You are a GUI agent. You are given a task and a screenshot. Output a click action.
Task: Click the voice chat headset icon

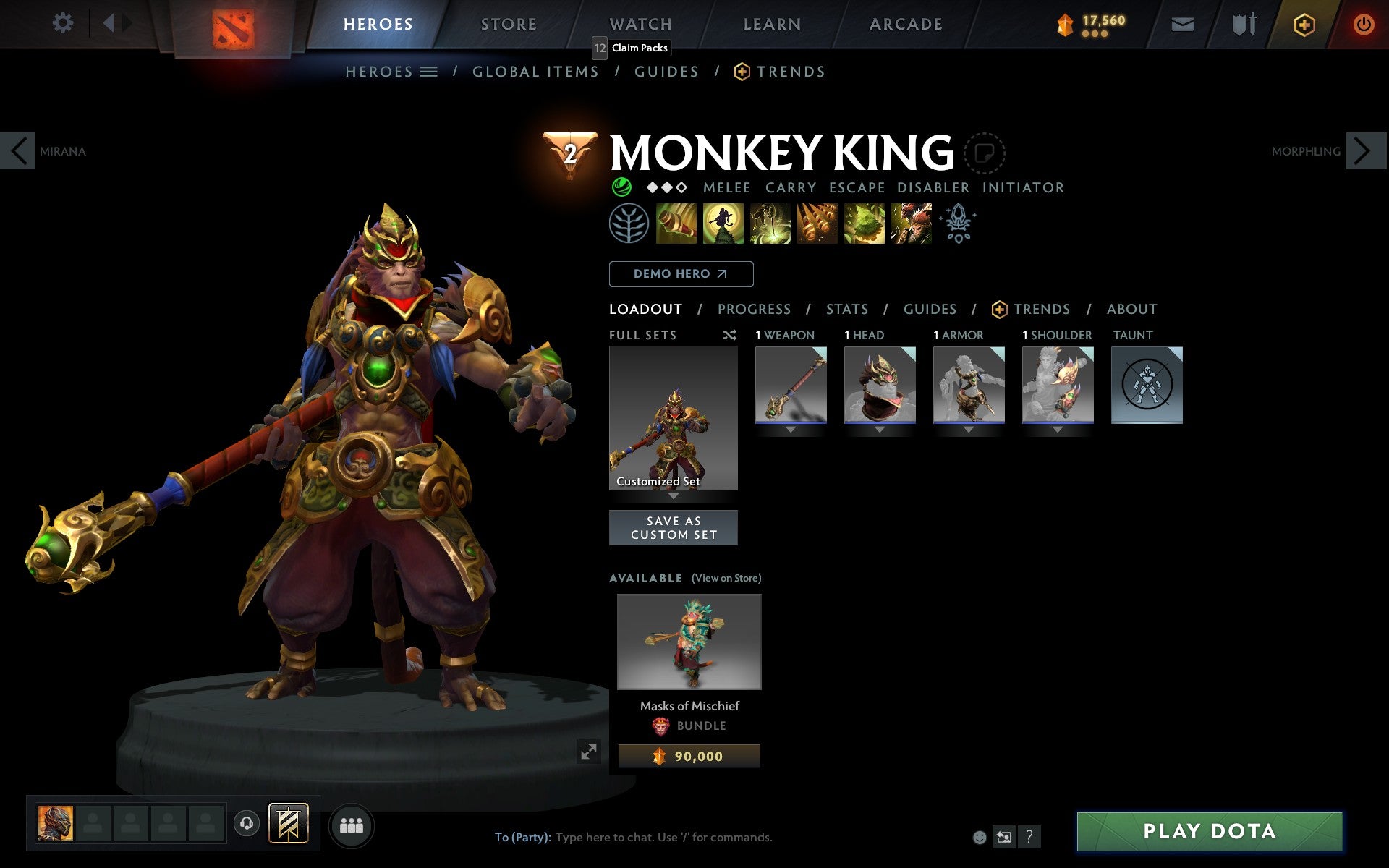pos(247,822)
